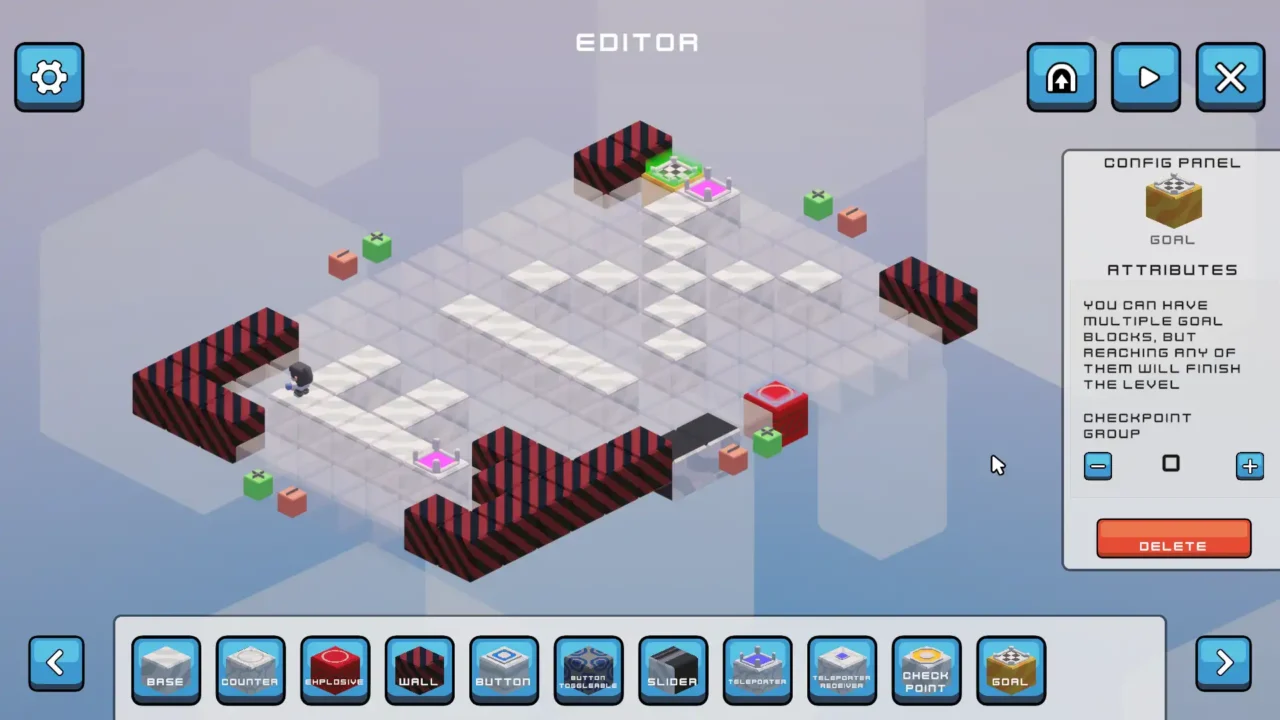Select the Wall block
Screen dimensions: 1280x720
click(419, 669)
